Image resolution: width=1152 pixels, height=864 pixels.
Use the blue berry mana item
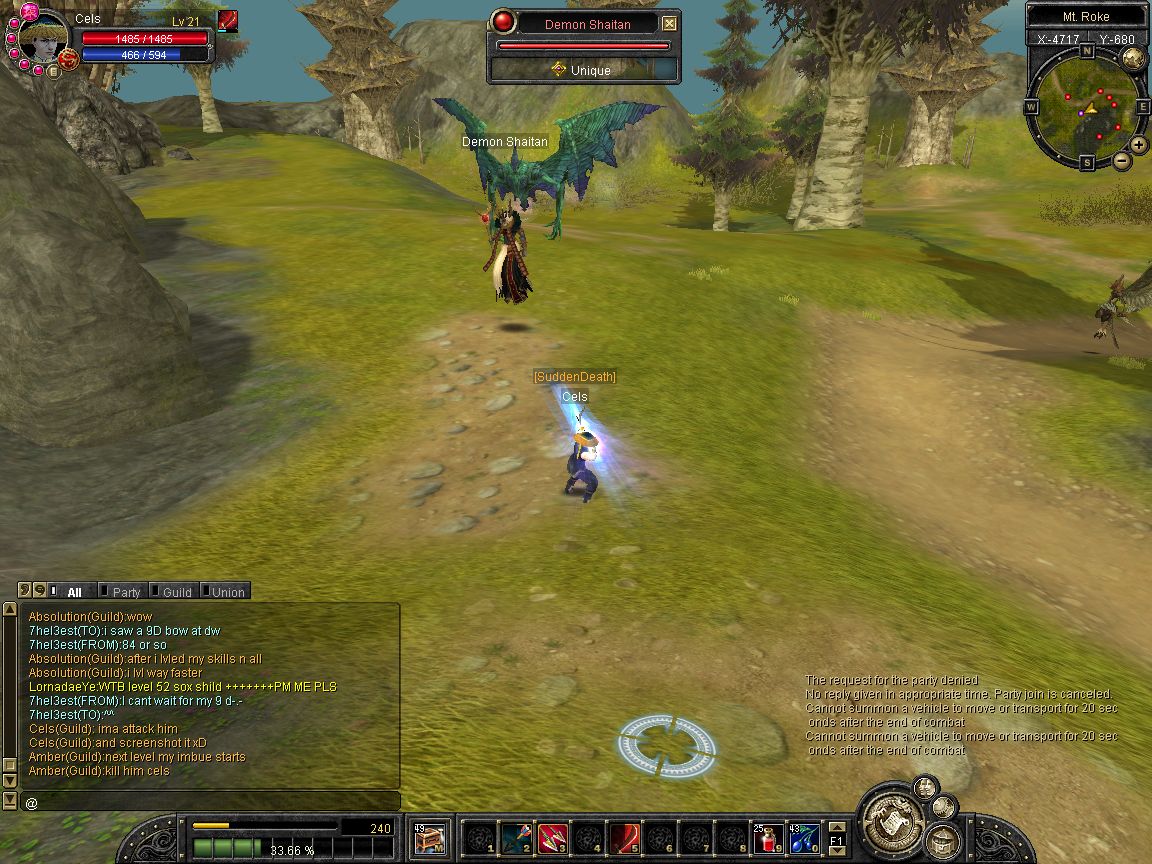pos(805,838)
